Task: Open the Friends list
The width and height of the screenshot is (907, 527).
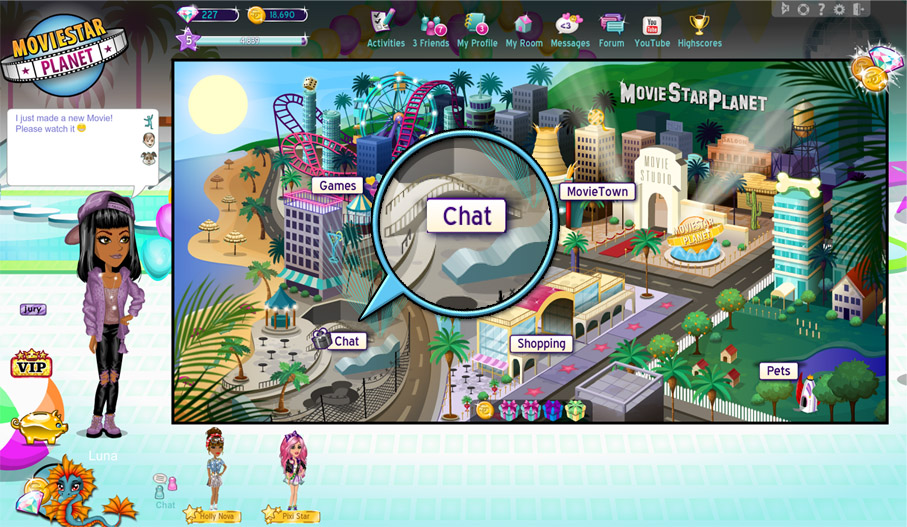Action: (x=432, y=28)
